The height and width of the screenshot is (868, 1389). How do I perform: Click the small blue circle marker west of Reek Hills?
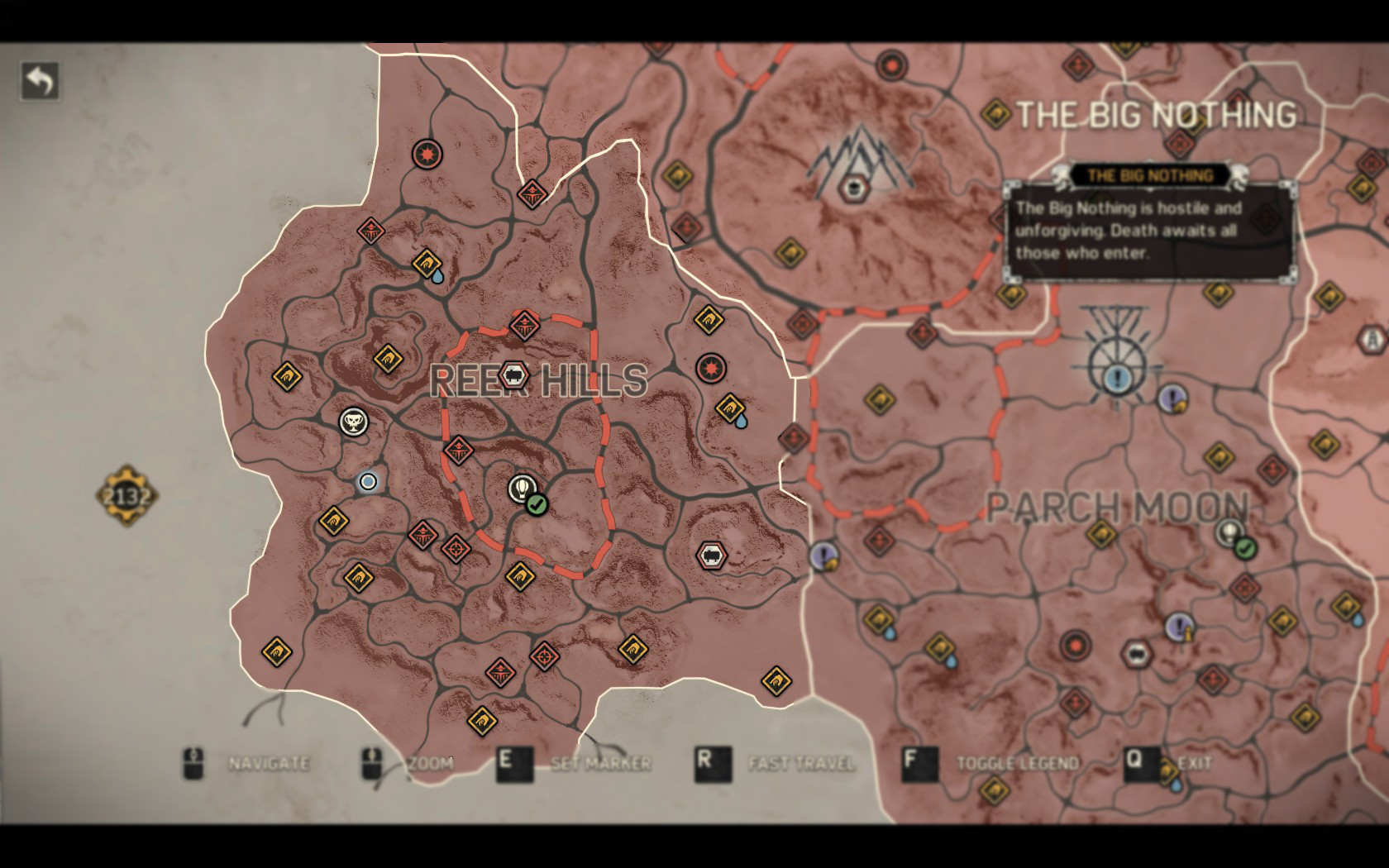click(367, 482)
